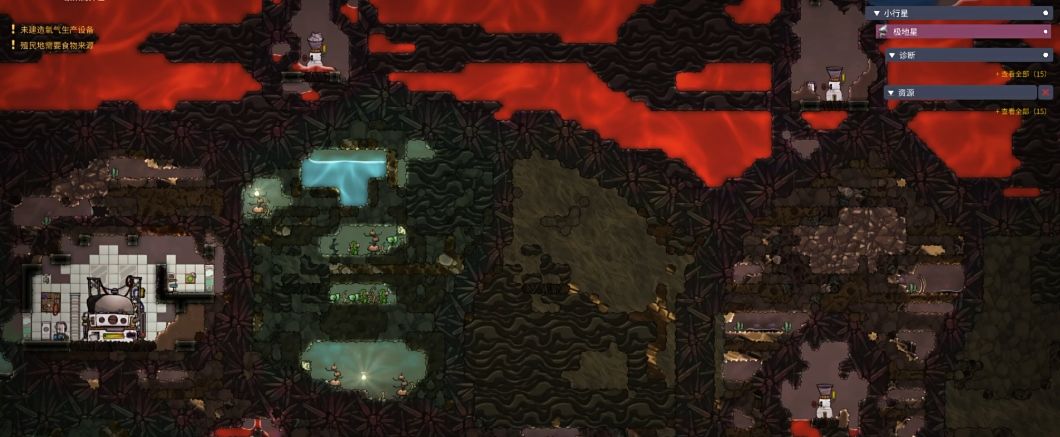Image resolution: width=1060 pixels, height=437 pixels.
Task: Collapse the 小行星 header
Action: coord(877,13)
